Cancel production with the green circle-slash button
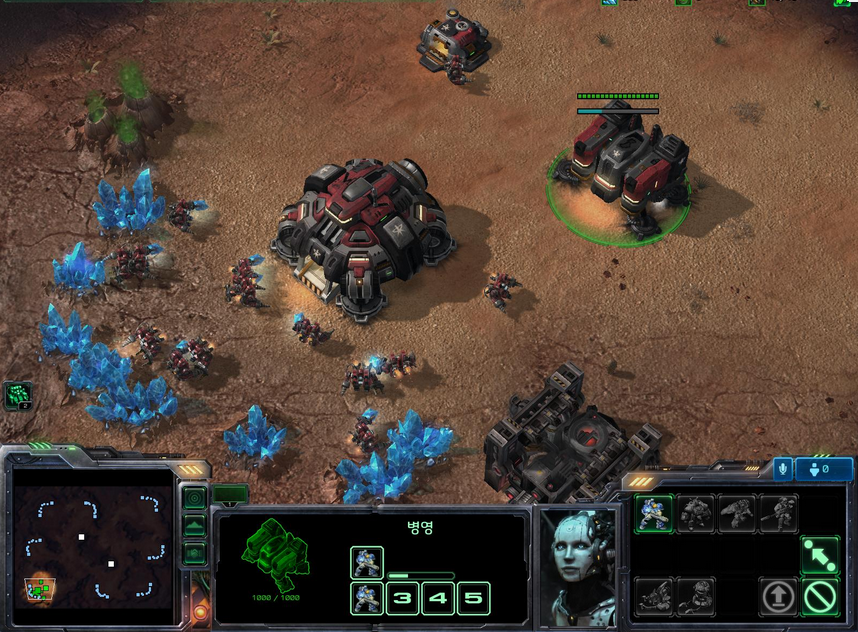Image resolution: width=858 pixels, height=632 pixels. tap(819, 597)
